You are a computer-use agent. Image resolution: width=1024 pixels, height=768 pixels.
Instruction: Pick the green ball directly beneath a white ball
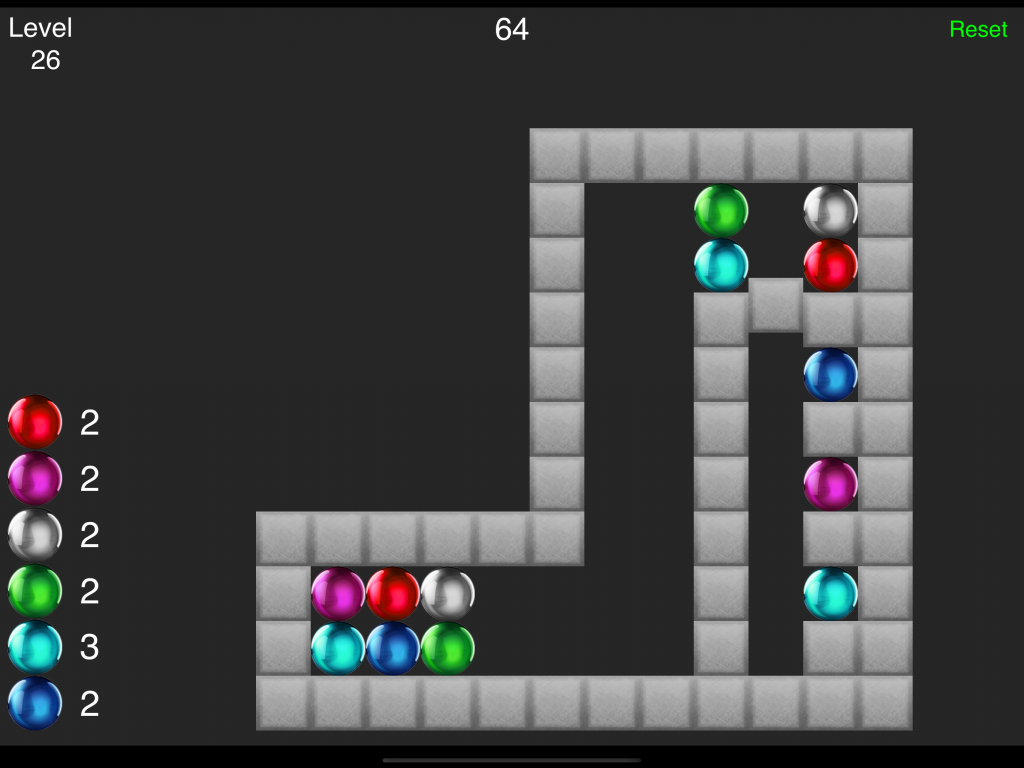click(x=448, y=648)
